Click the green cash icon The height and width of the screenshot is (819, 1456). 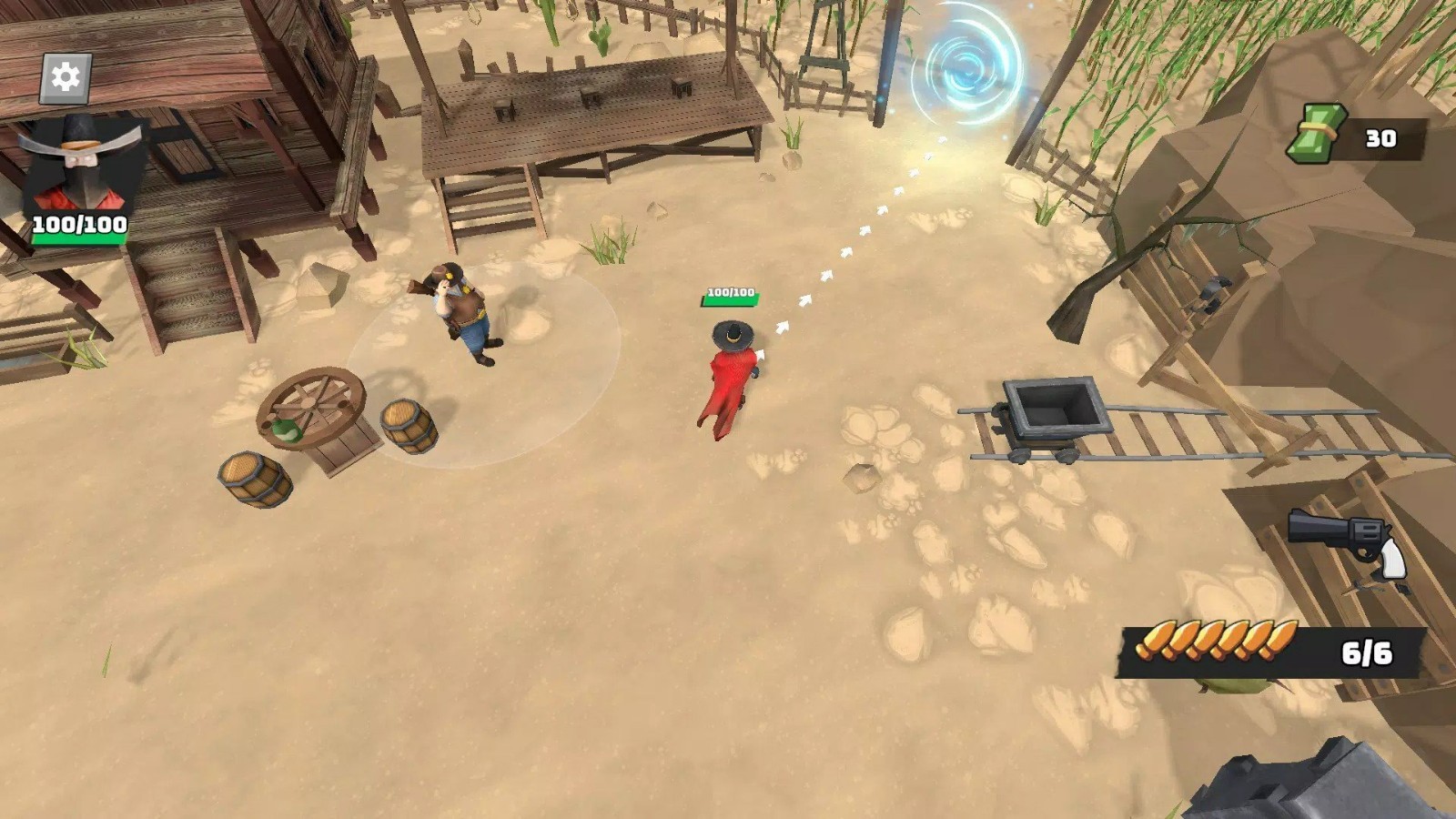pos(1316,135)
